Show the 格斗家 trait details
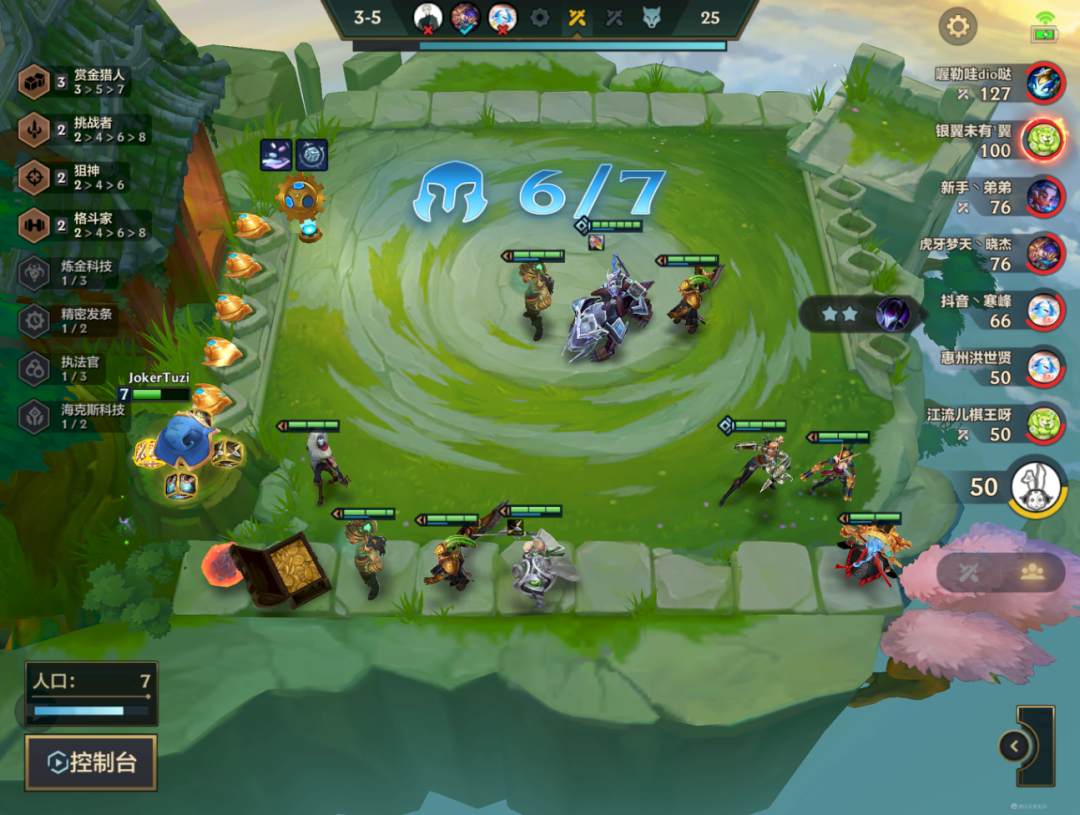 pos(85,225)
